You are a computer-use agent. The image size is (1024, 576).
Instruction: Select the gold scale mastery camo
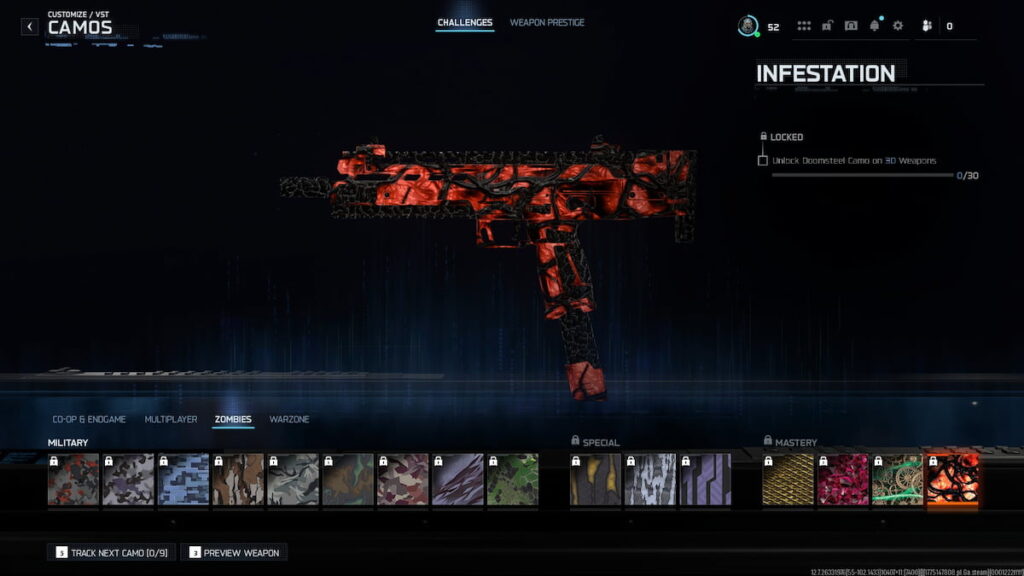click(x=787, y=480)
